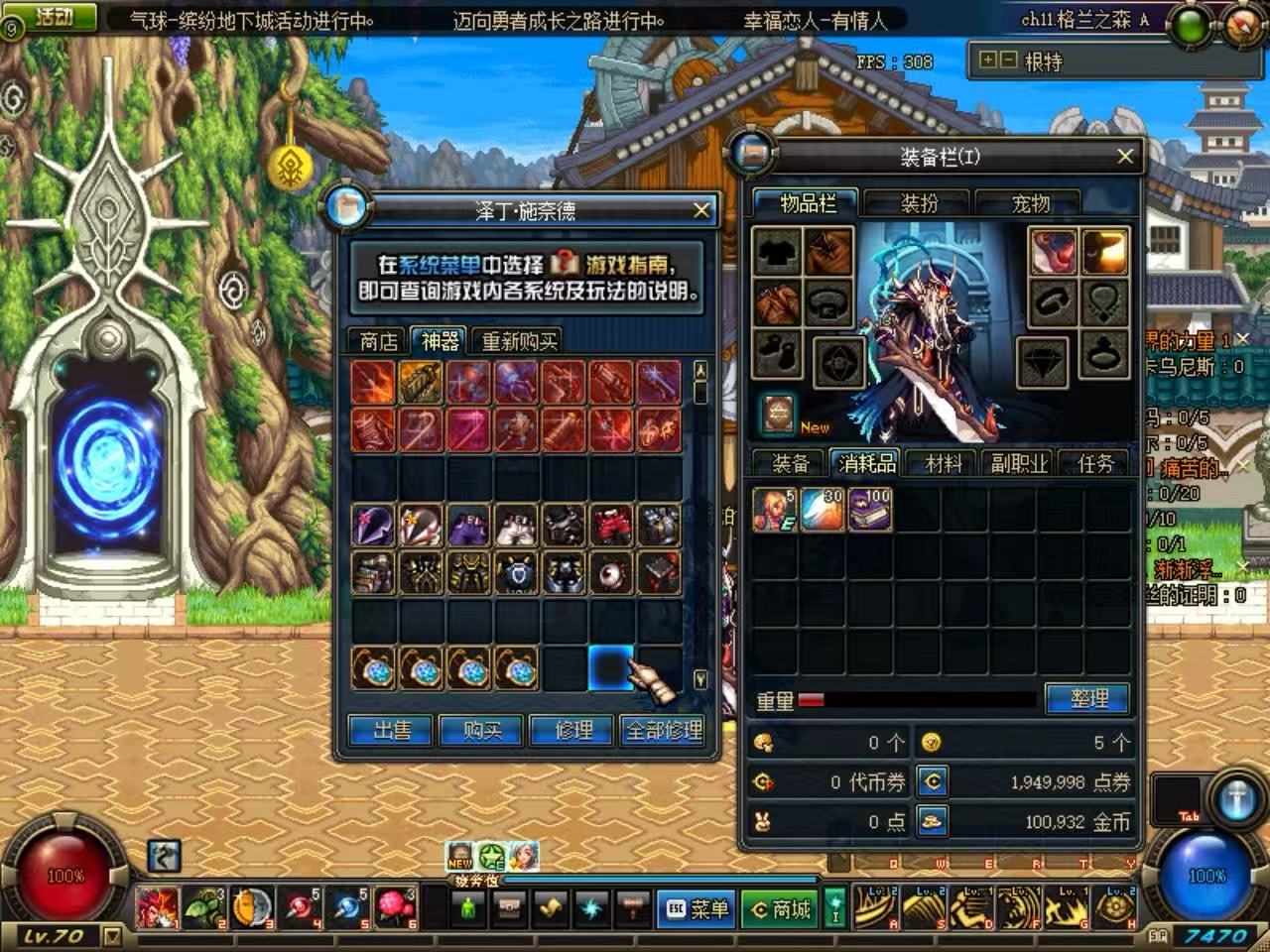Show the 装备 equipment category

pyautogui.click(x=791, y=463)
